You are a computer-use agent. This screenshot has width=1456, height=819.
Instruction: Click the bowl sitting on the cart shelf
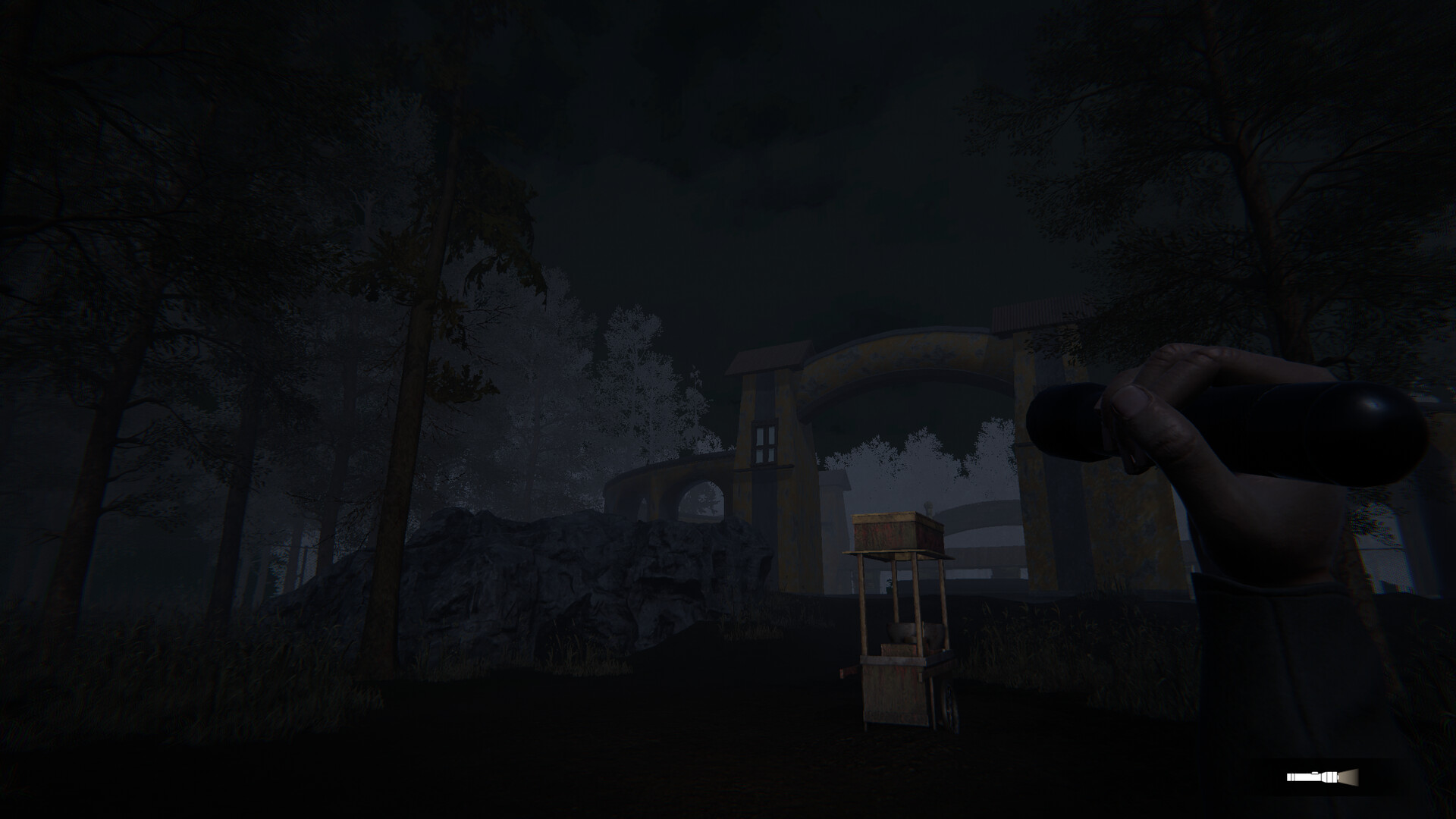(902, 630)
